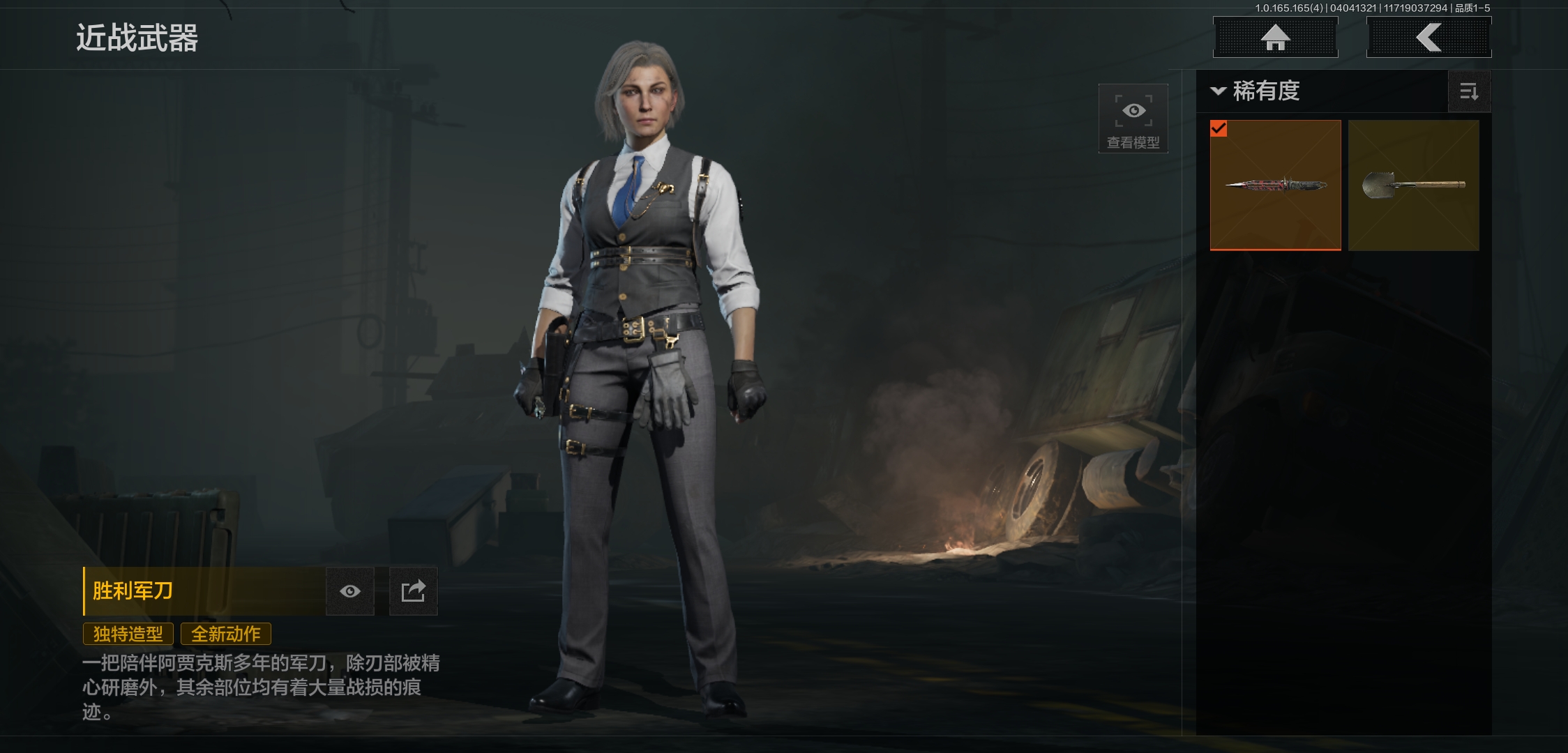The height and width of the screenshot is (753, 1568).
Task: Go to the home screen
Action: (x=1275, y=37)
